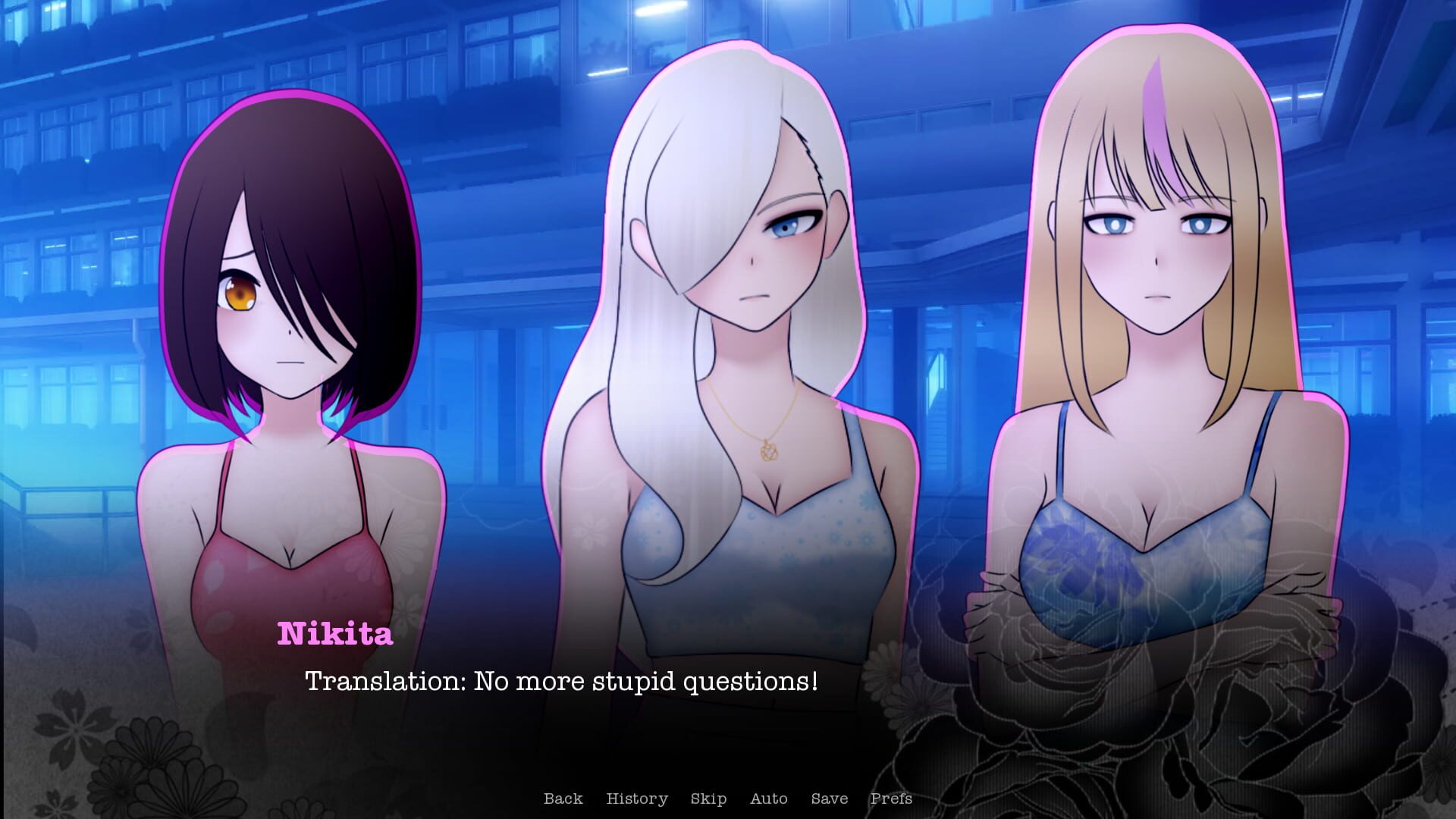Open the dialogue History log
The image size is (1456, 819).
(637, 799)
